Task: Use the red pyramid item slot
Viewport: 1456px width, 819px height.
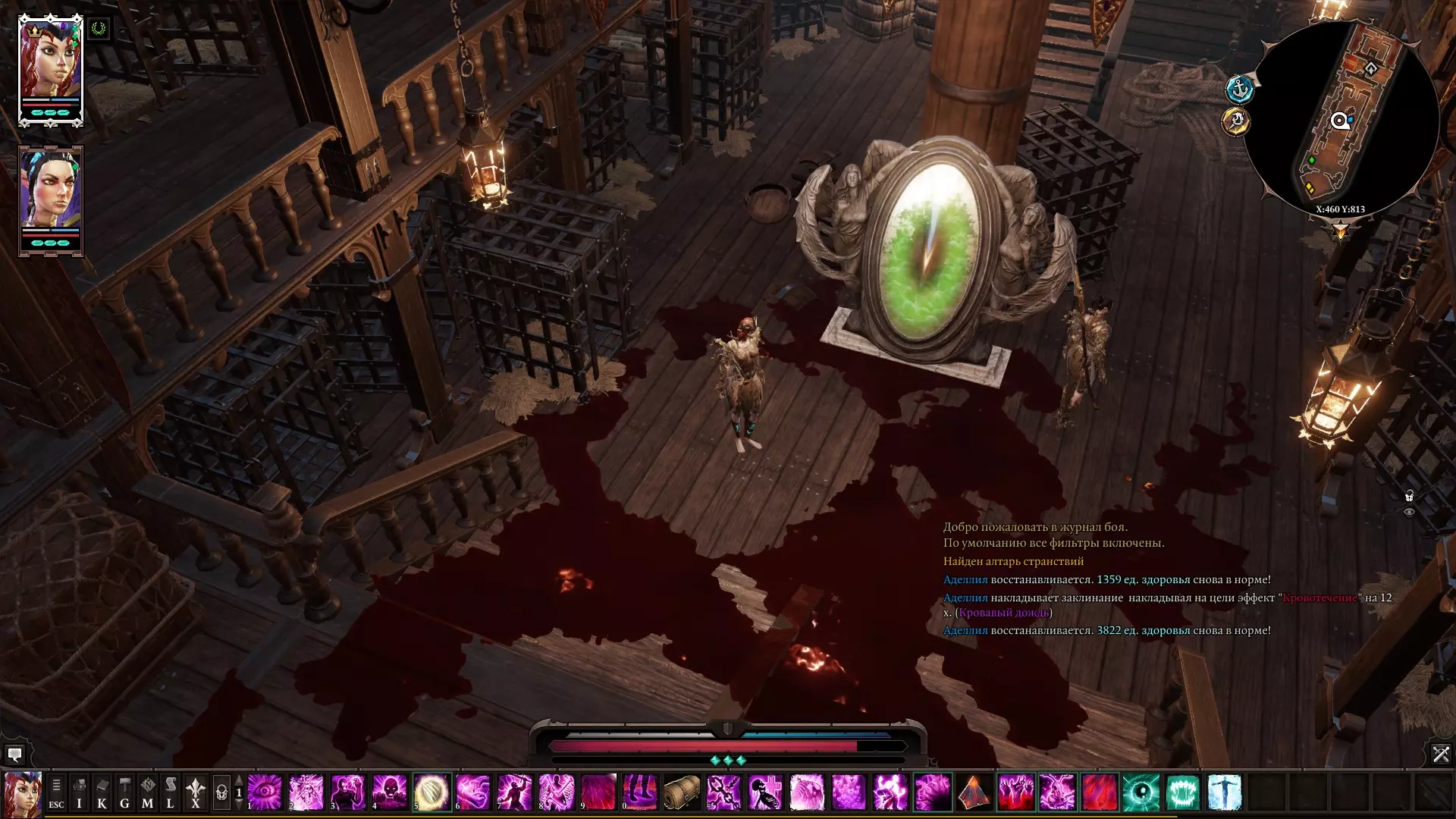Action: tap(974, 792)
